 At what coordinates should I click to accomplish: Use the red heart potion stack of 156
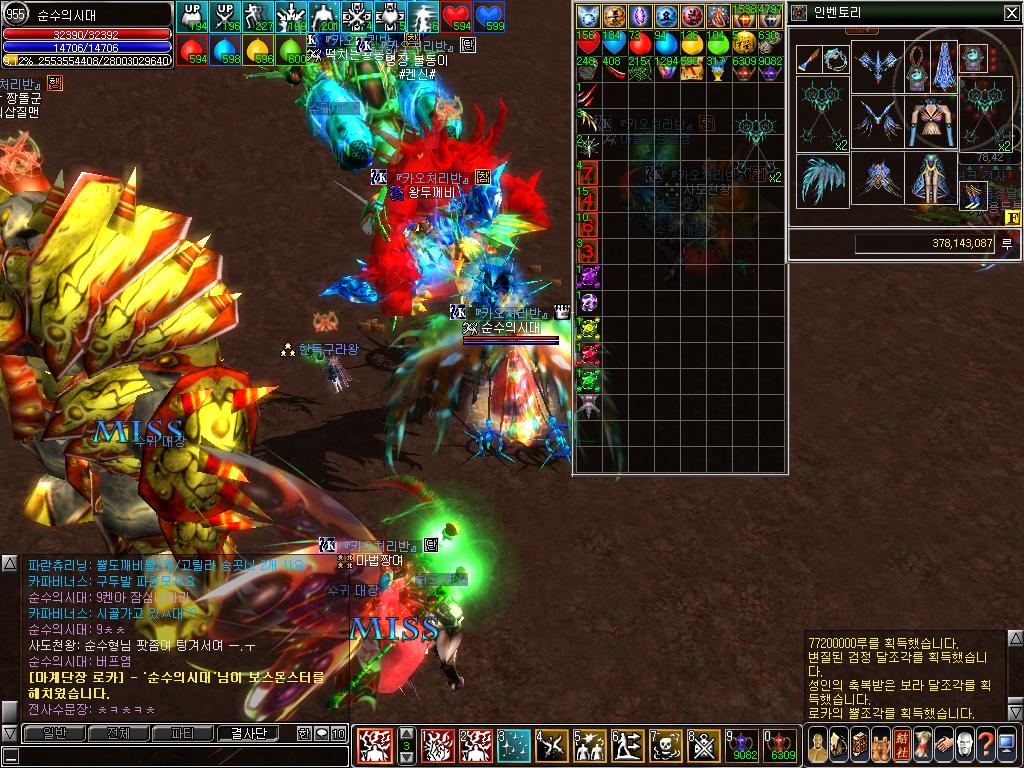[588, 43]
